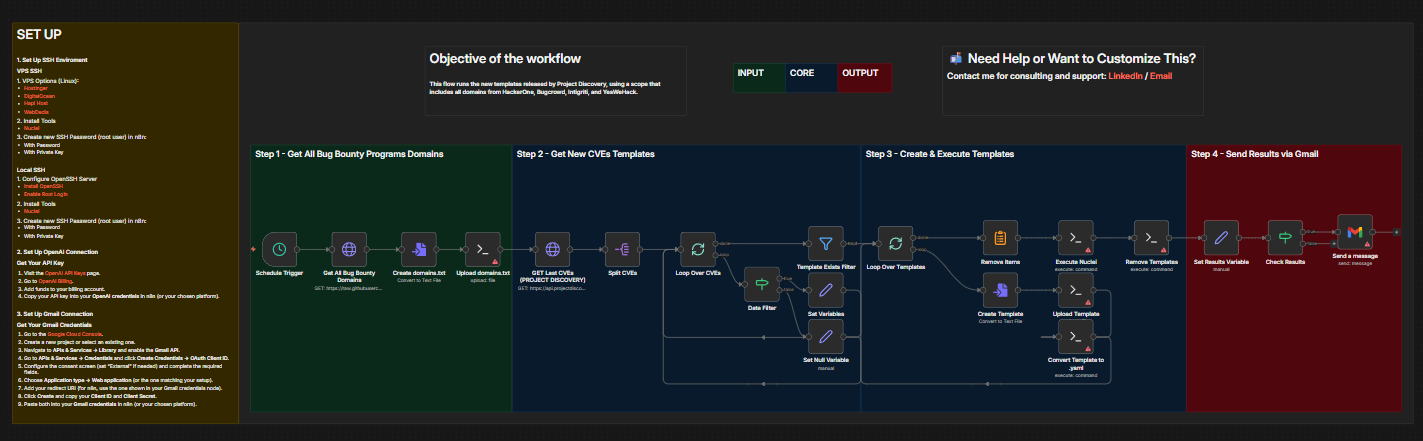The image size is (1423, 441).
Task: Select the Schedule Trigger node
Action: tap(281, 249)
